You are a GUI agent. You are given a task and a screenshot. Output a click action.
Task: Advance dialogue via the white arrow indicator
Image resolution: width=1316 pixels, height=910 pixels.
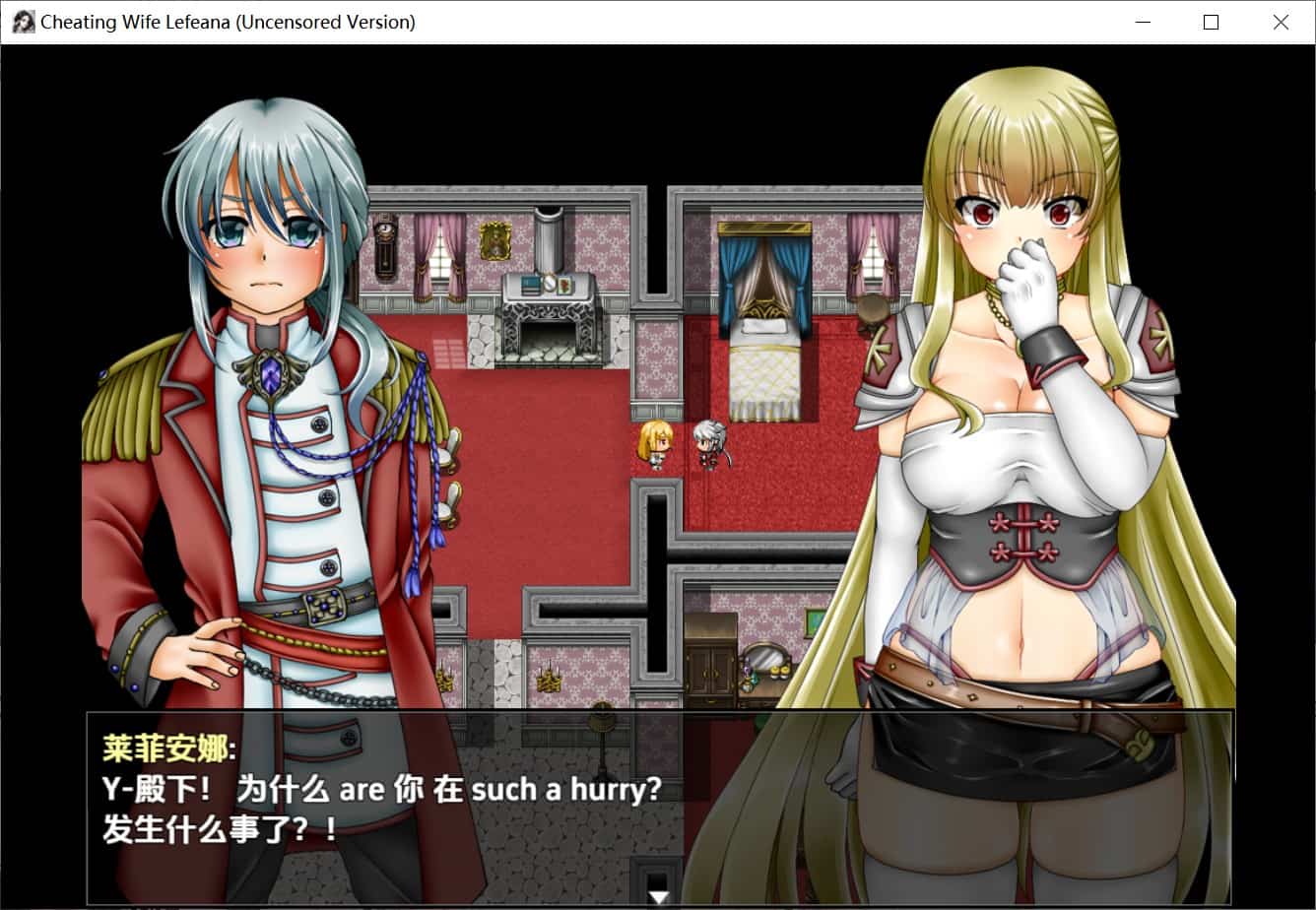click(x=659, y=897)
